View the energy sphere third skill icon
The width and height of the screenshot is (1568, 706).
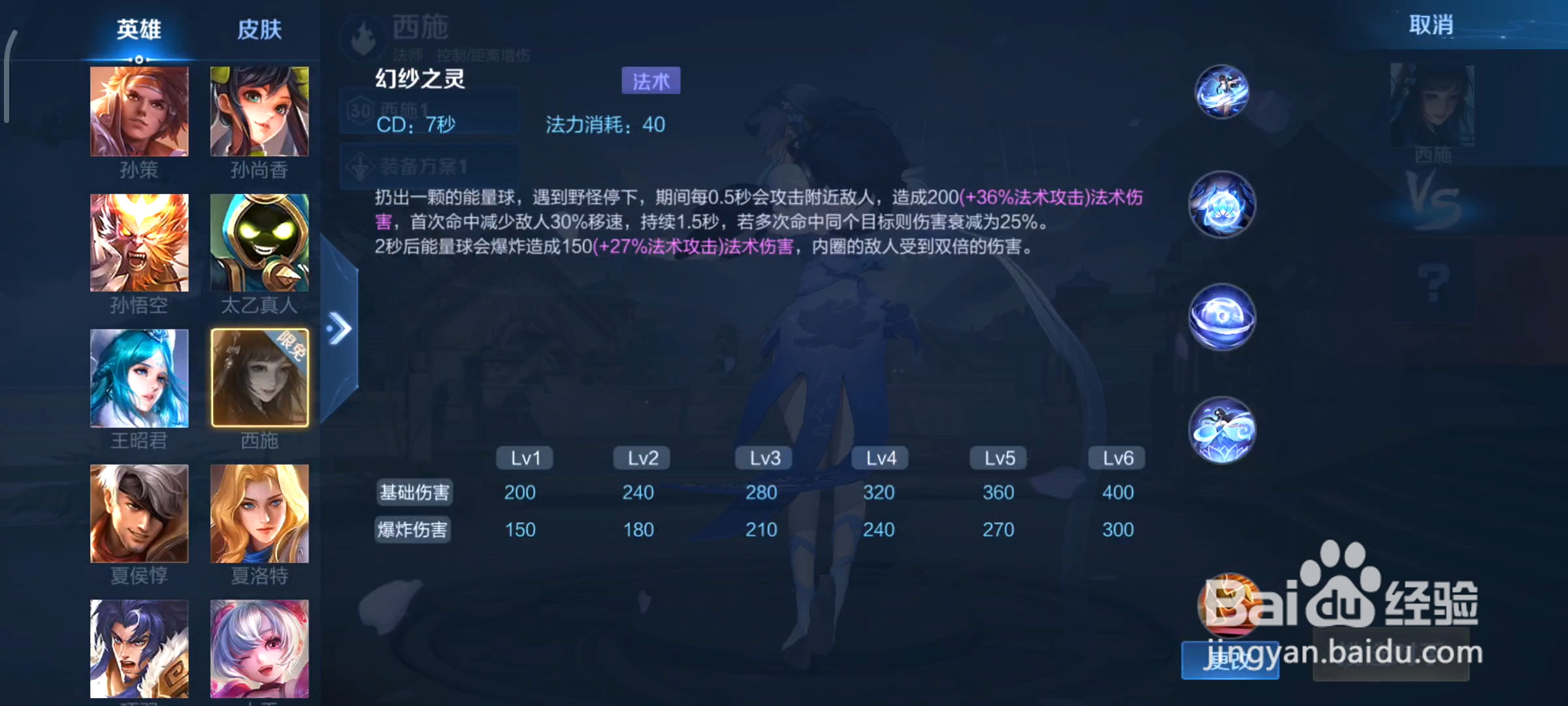point(1221,317)
